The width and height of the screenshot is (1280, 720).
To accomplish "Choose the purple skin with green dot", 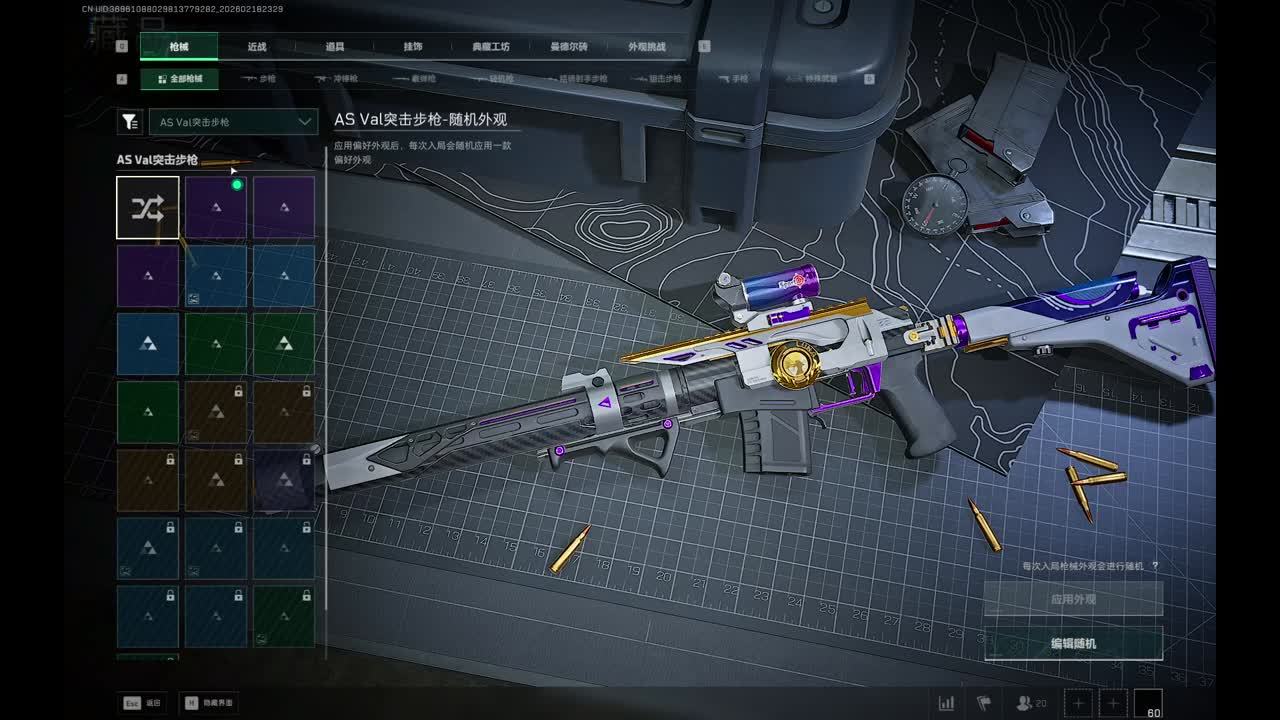I will pos(216,208).
